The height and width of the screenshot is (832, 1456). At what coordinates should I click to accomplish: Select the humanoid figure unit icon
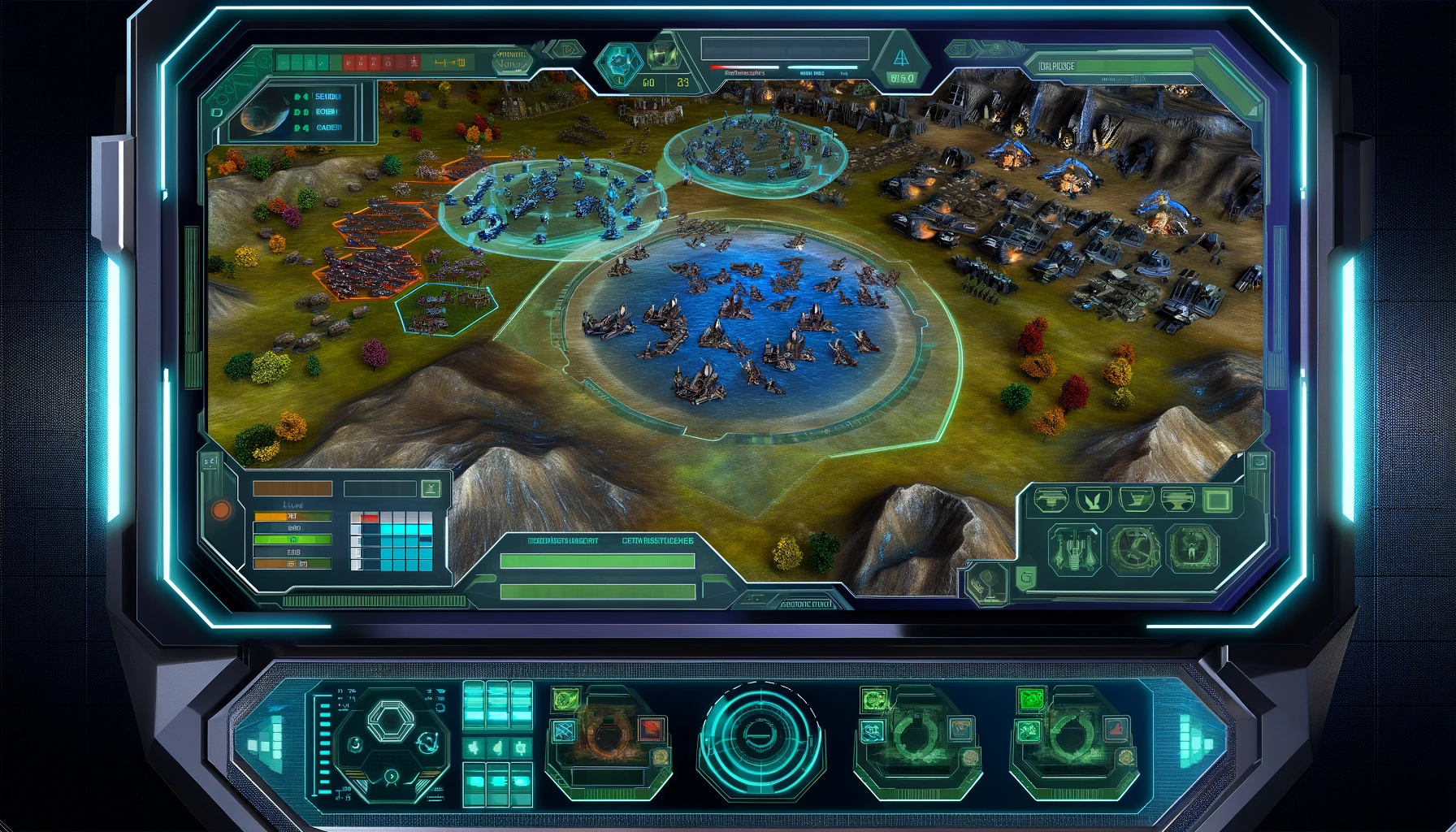[x=1192, y=548]
